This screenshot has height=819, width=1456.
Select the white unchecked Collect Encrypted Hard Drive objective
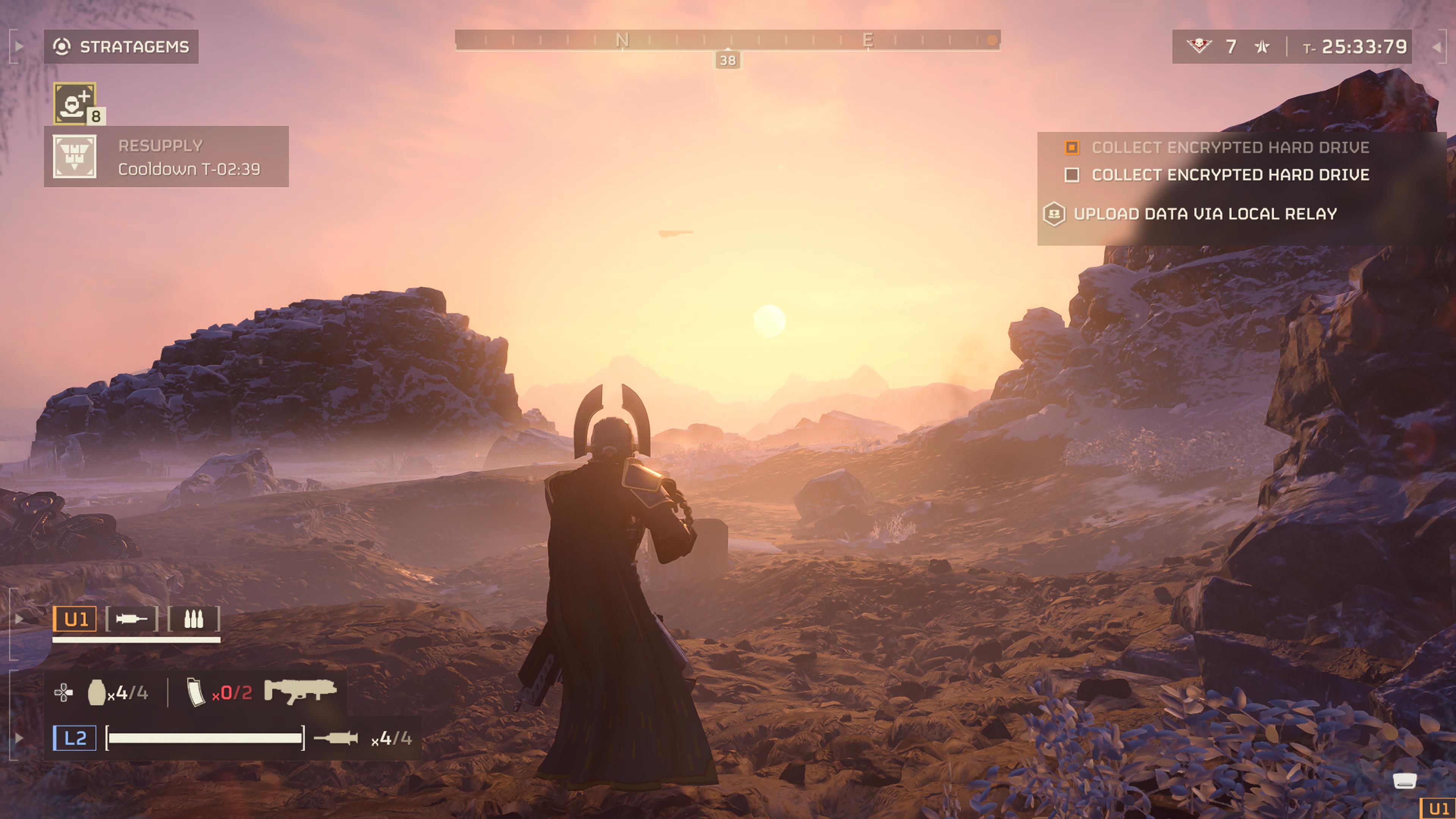click(x=1230, y=175)
